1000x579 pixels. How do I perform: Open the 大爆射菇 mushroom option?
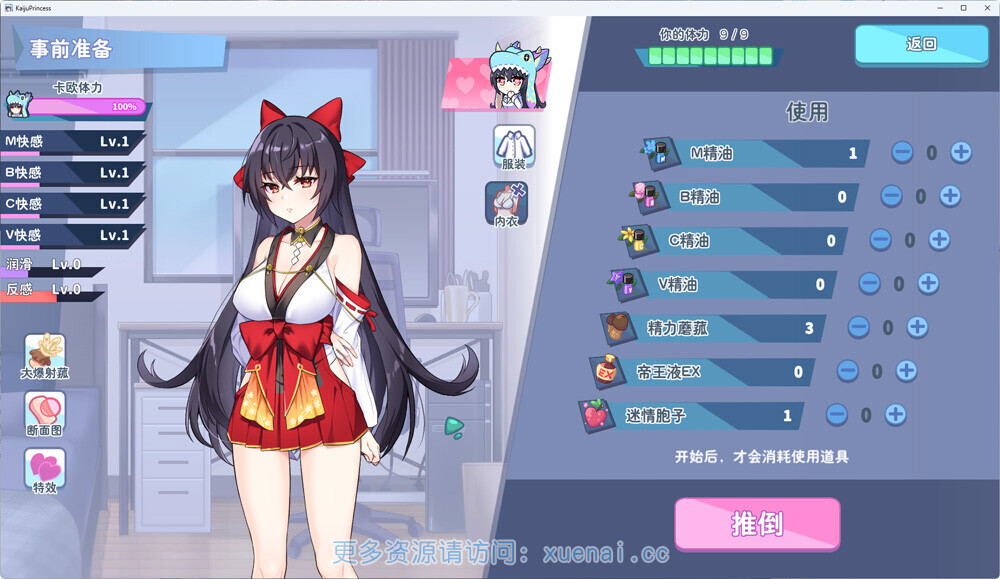click(x=45, y=357)
